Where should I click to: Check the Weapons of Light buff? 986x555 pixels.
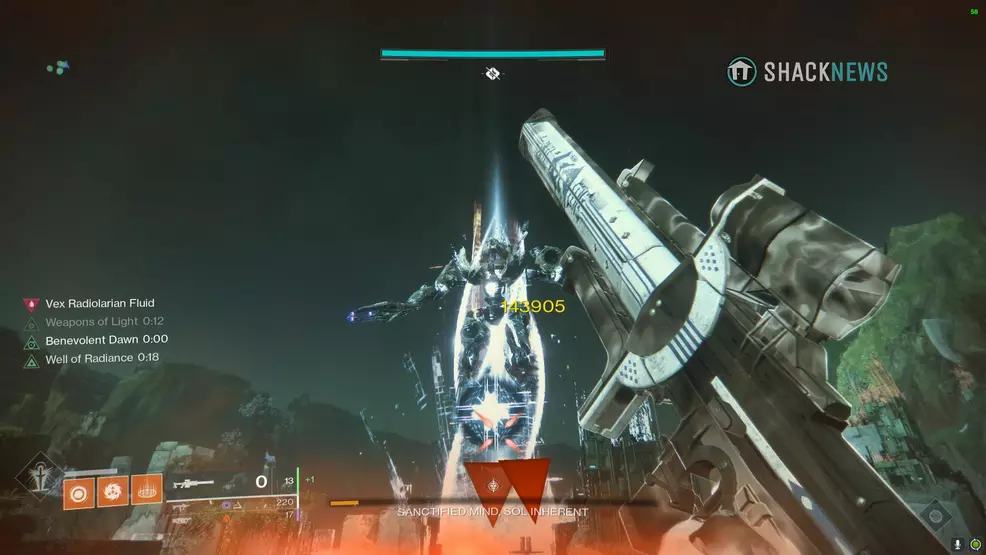click(x=104, y=322)
